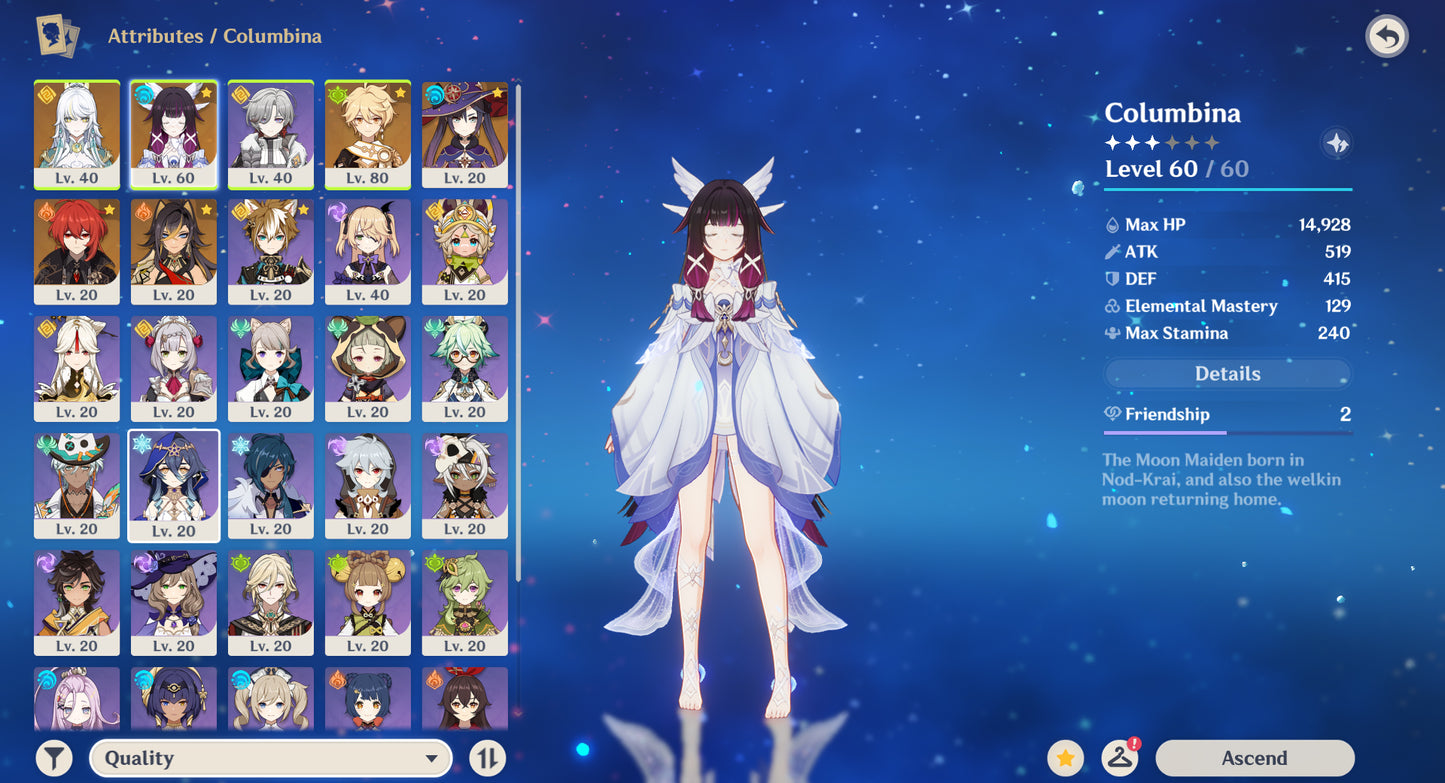This screenshot has width=1445, height=783.
Task: Go back using the return arrow
Action: click(x=1387, y=36)
